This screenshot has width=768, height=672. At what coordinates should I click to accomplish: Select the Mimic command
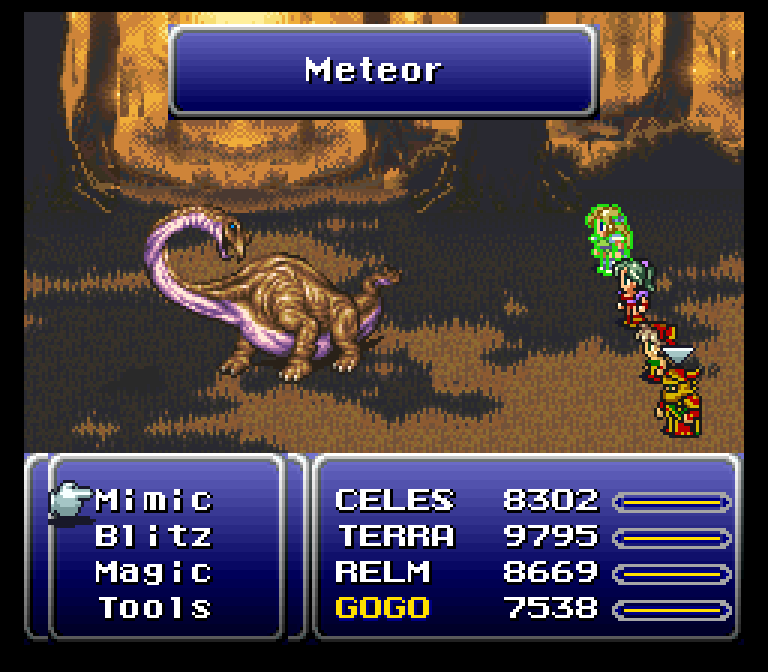(x=154, y=500)
